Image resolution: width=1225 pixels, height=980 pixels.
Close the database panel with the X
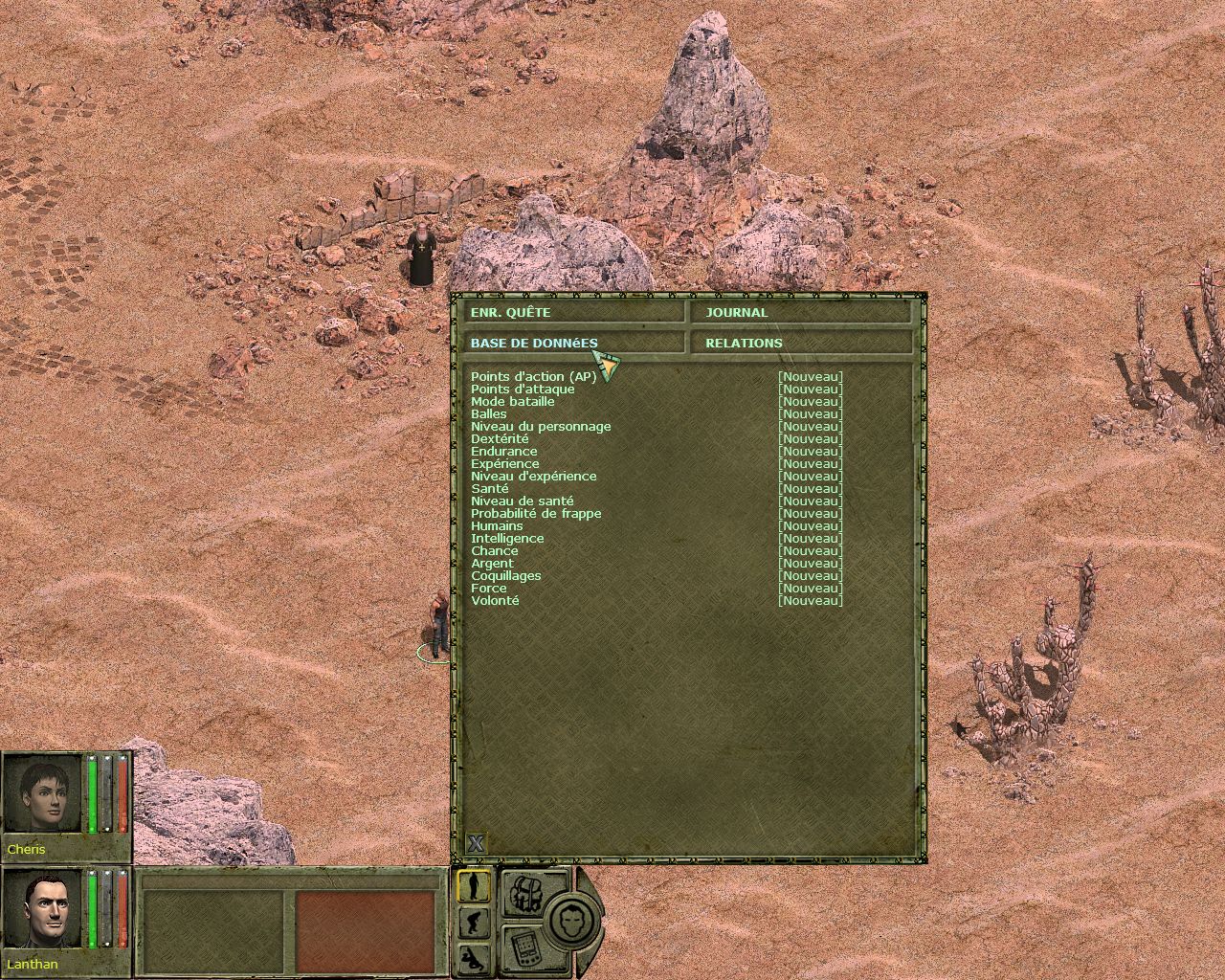coord(476,843)
